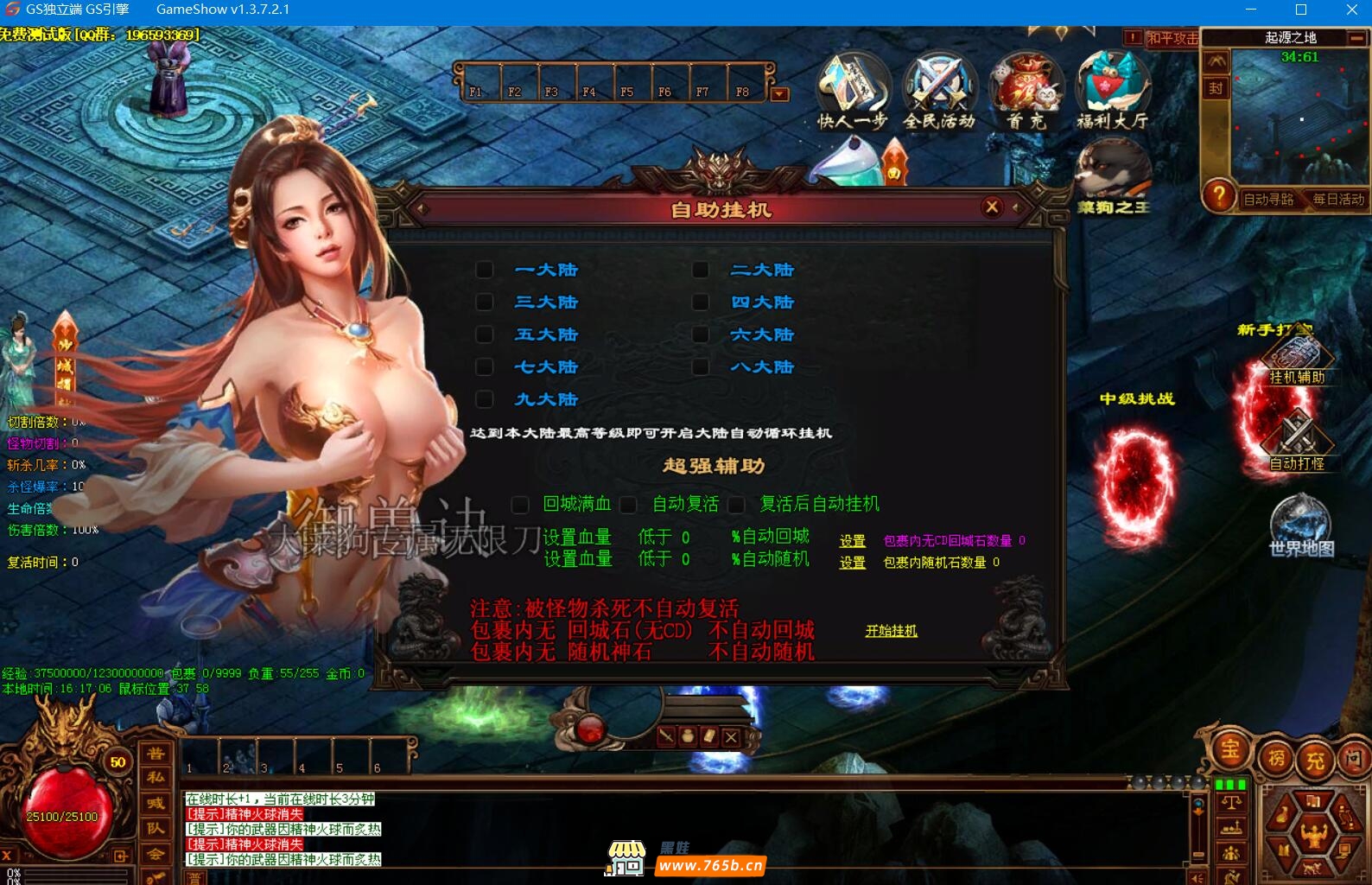Open the 全民活动 events icon
Screen dimensions: 1372x885
pyautogui.click(x=939, y=92)
